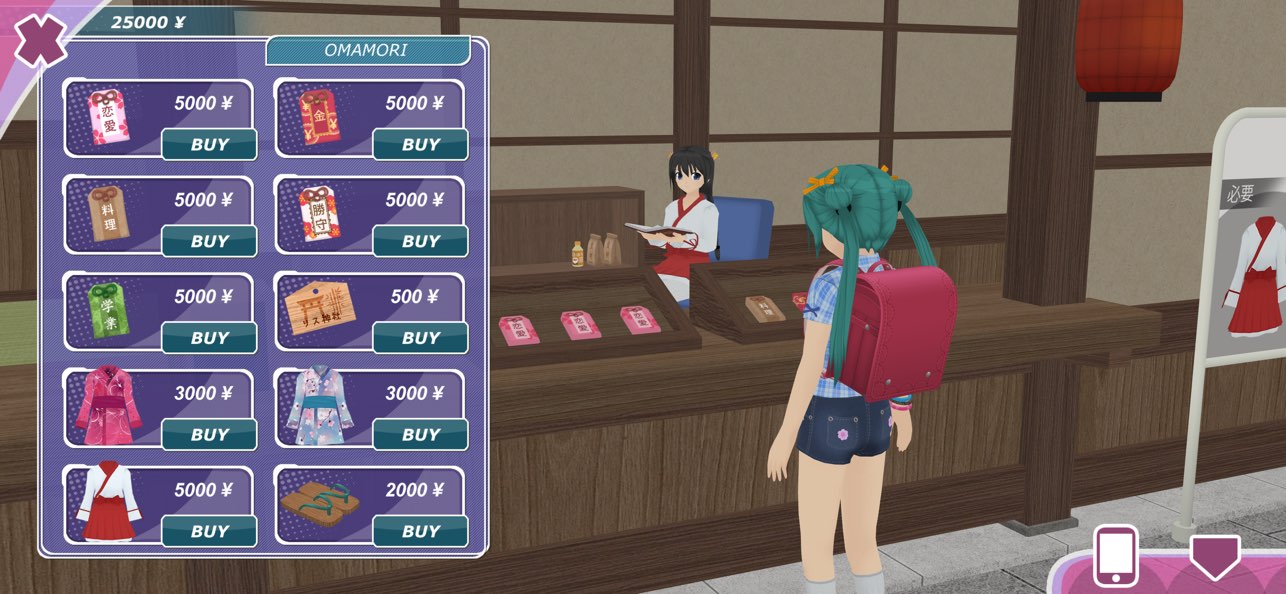Buy the 2000 yen wooden geta sandals

(x=421, y=532)
